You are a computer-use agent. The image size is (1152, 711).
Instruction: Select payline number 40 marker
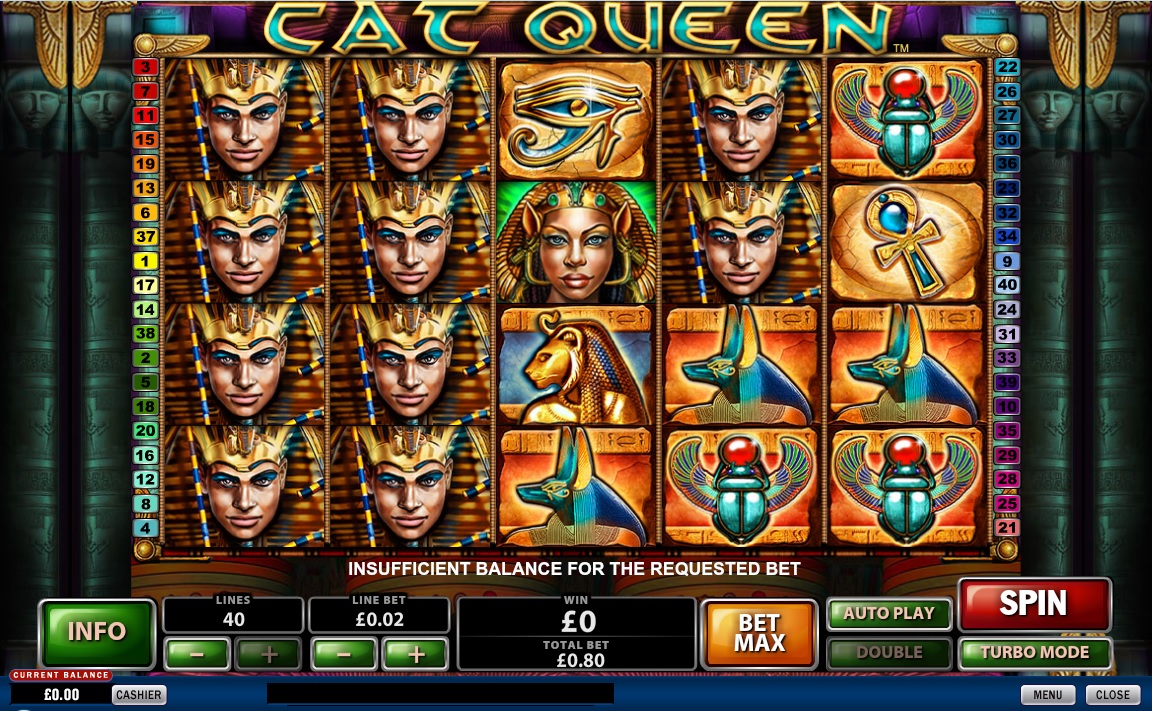click(x=1007, y=285)
